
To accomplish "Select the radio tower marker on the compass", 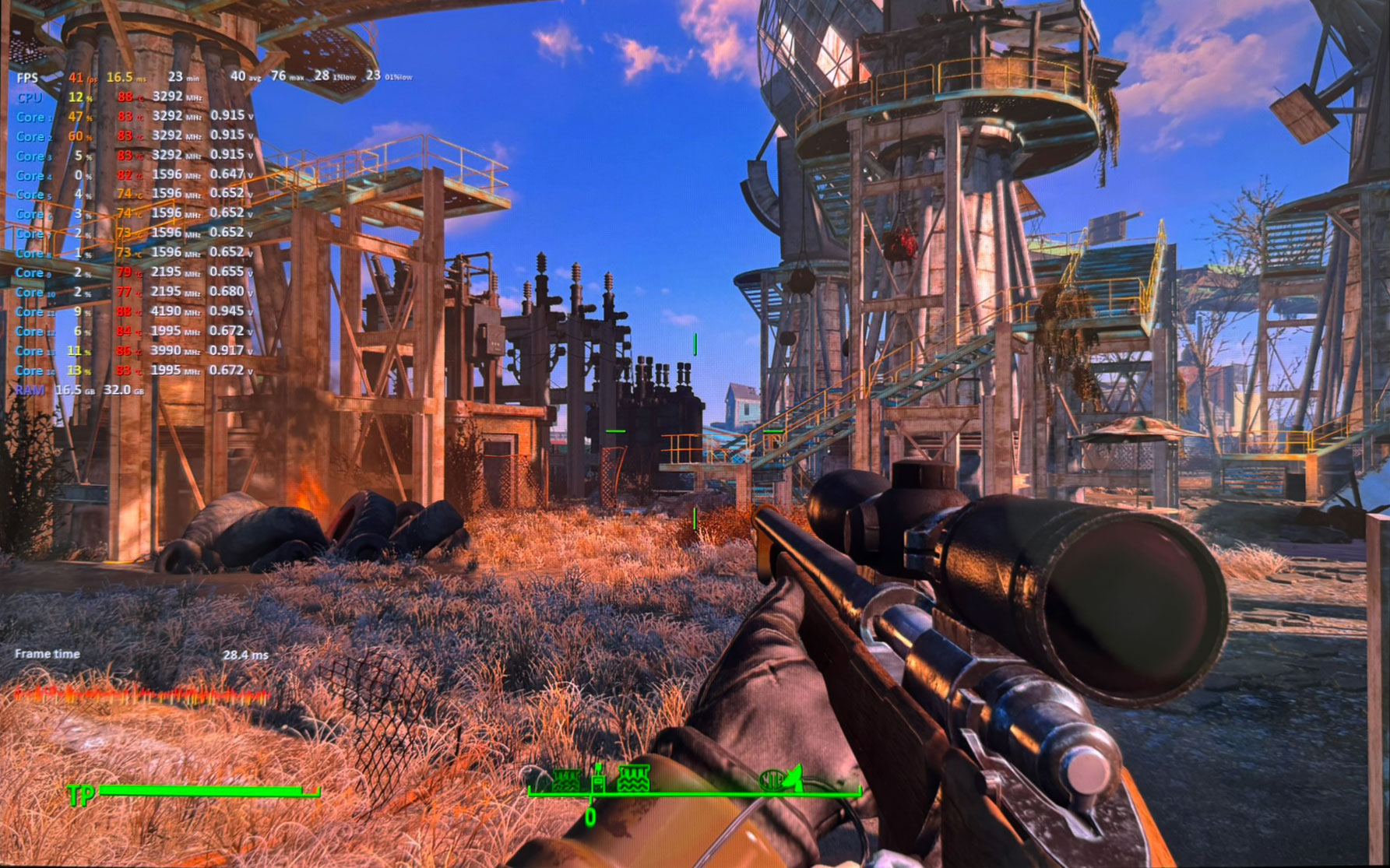I will (x=598, y=778).
